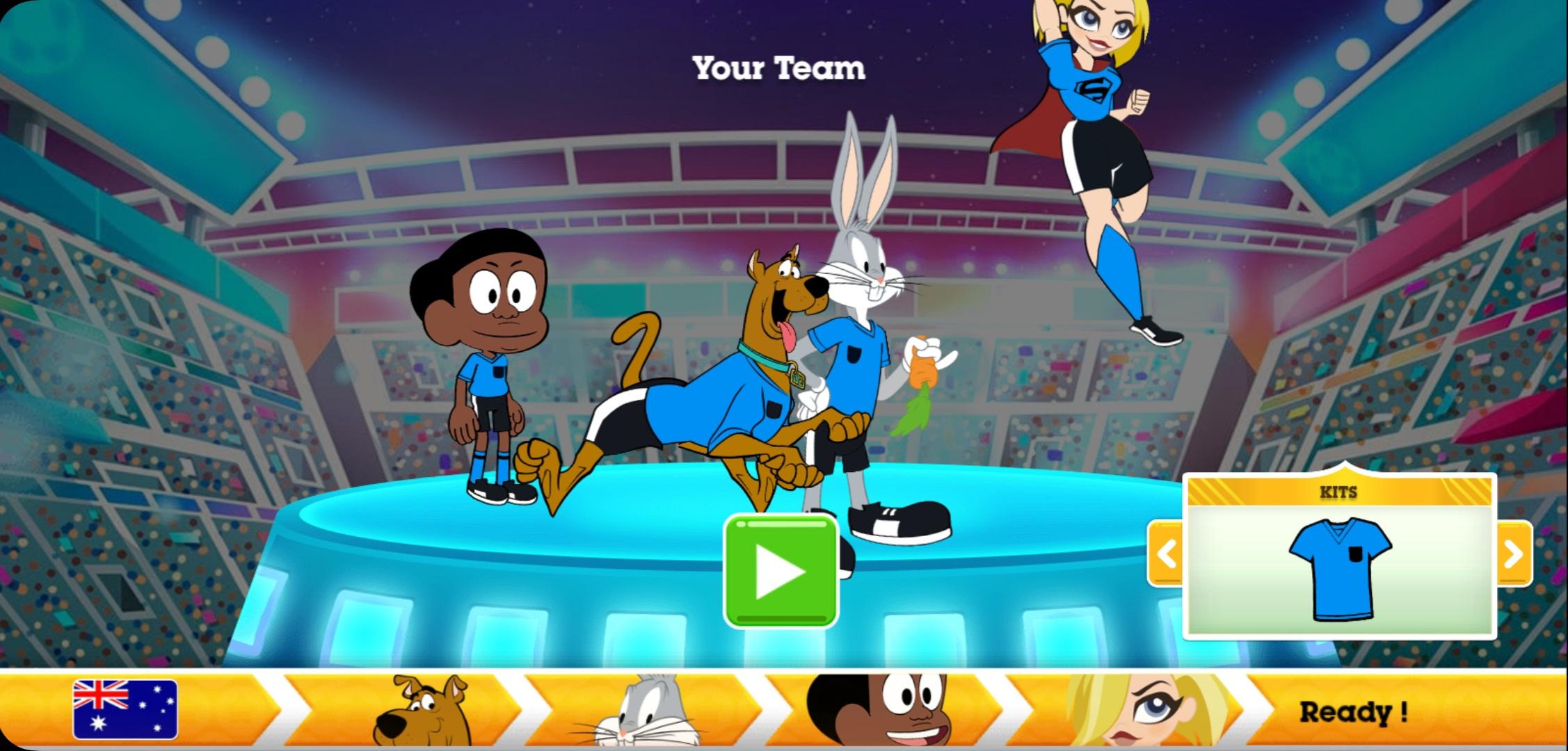Open the Kits selection panel
This screenshot has width=1568, height=751.
(1341, 556)
